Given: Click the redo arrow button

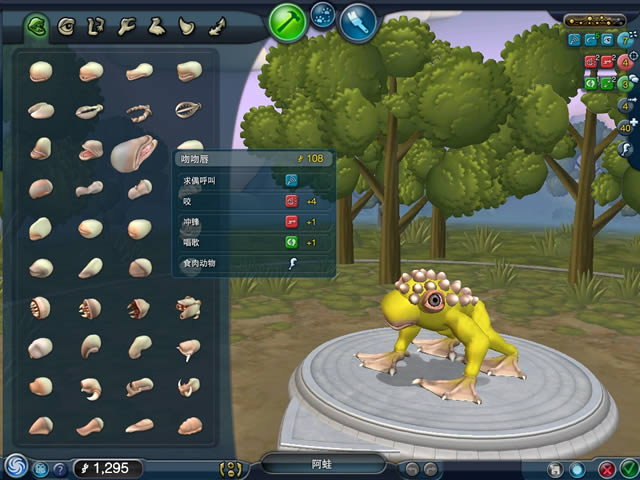Looking at the screenshot, I should tap(430, 468).
